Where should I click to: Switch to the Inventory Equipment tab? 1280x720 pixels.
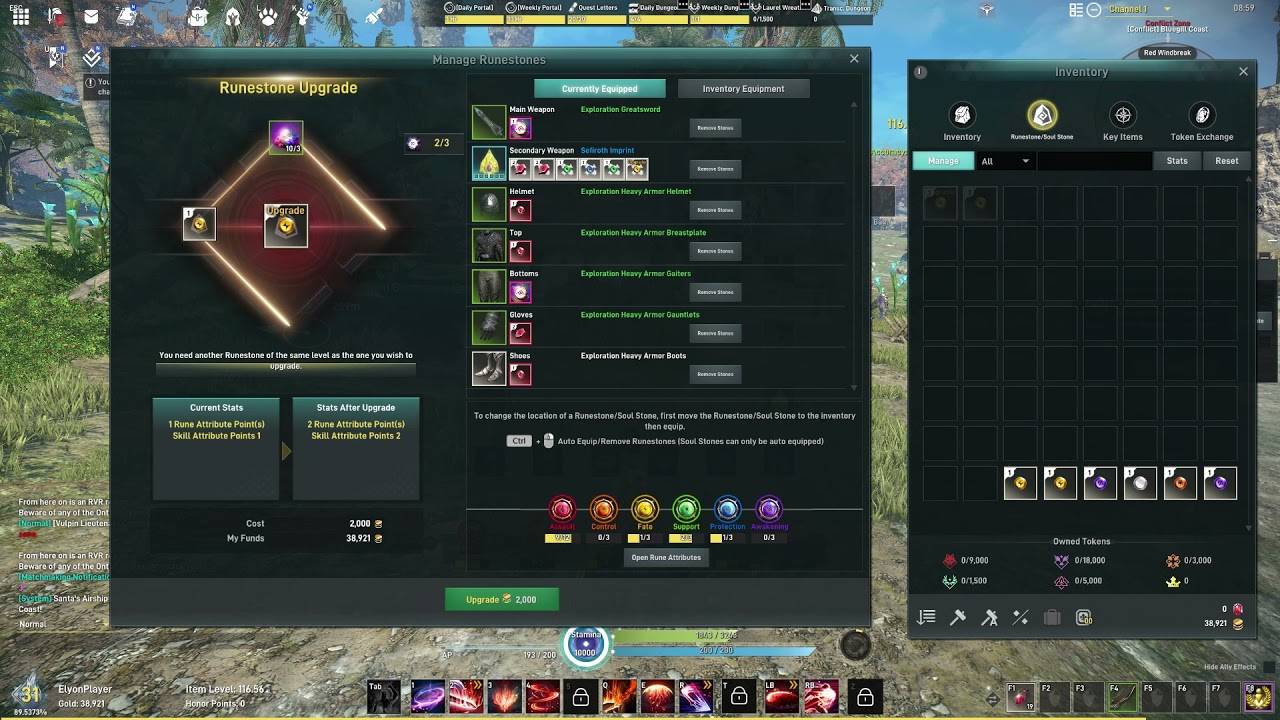(x=743, y=88)
